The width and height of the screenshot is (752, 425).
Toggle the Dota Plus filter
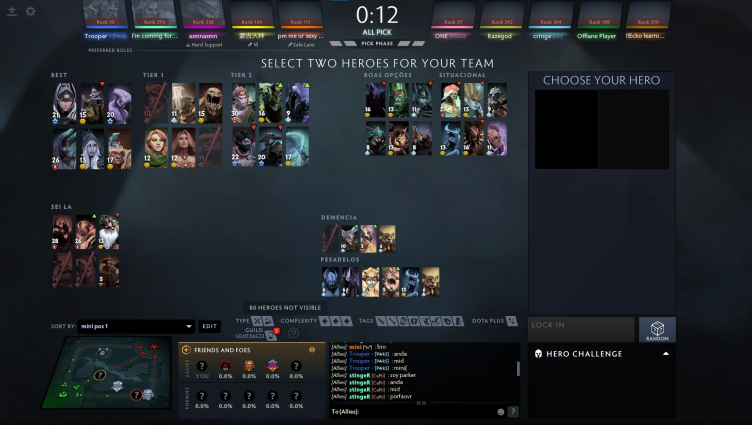(512, 321)
